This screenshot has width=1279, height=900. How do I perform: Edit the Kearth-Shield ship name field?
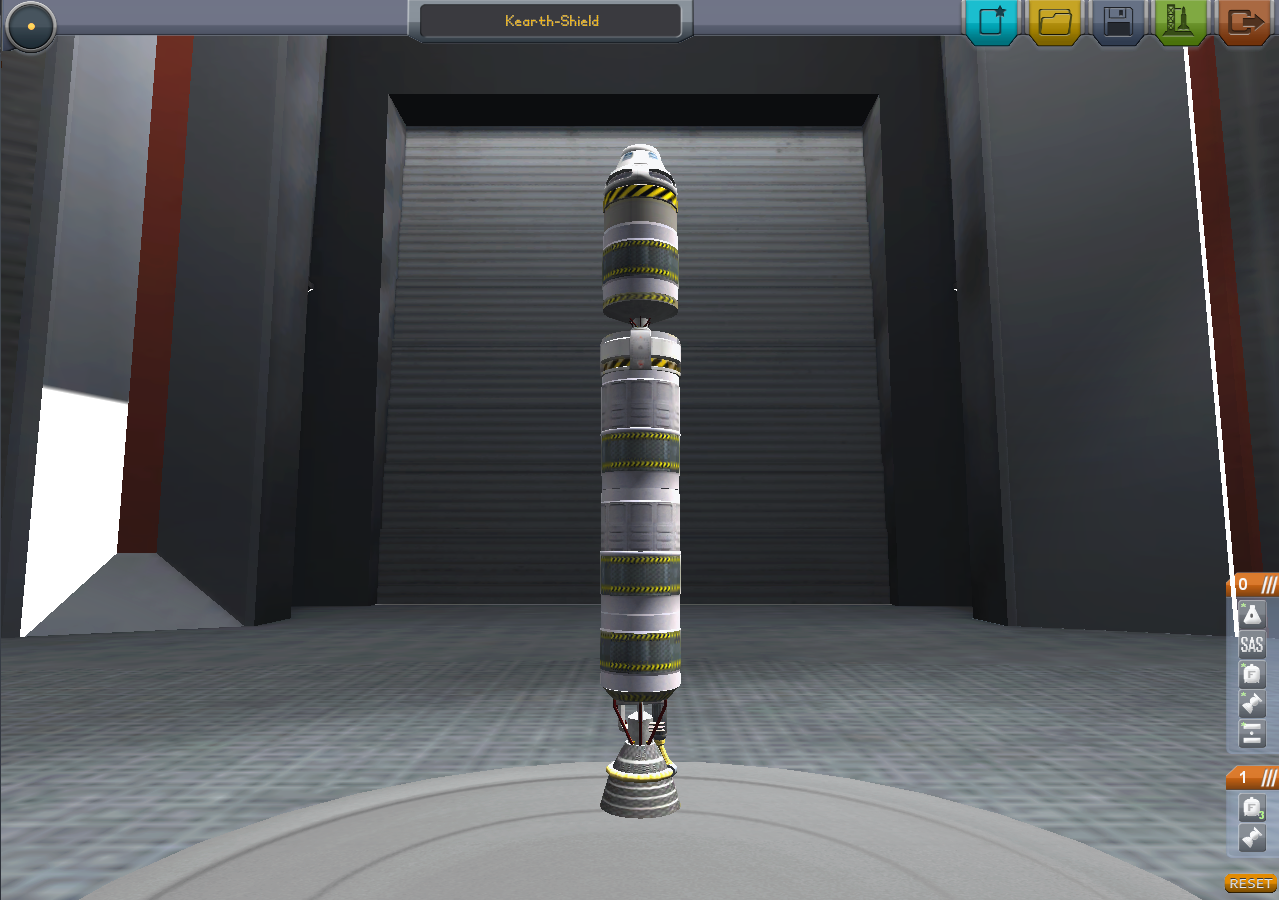[x=550, y=21]
